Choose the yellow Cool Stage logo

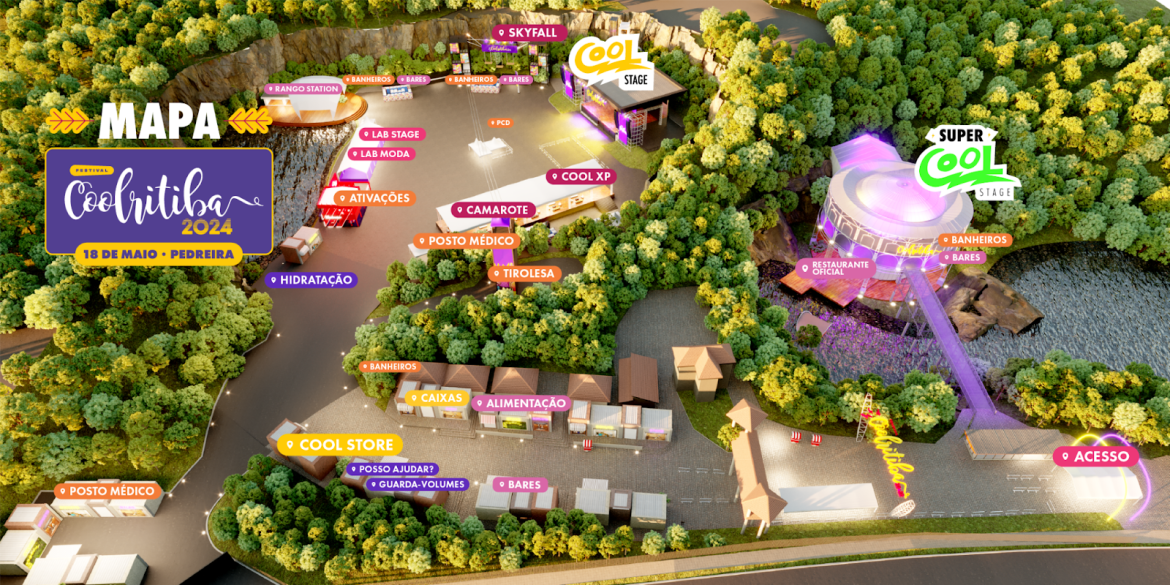[610, 61]
